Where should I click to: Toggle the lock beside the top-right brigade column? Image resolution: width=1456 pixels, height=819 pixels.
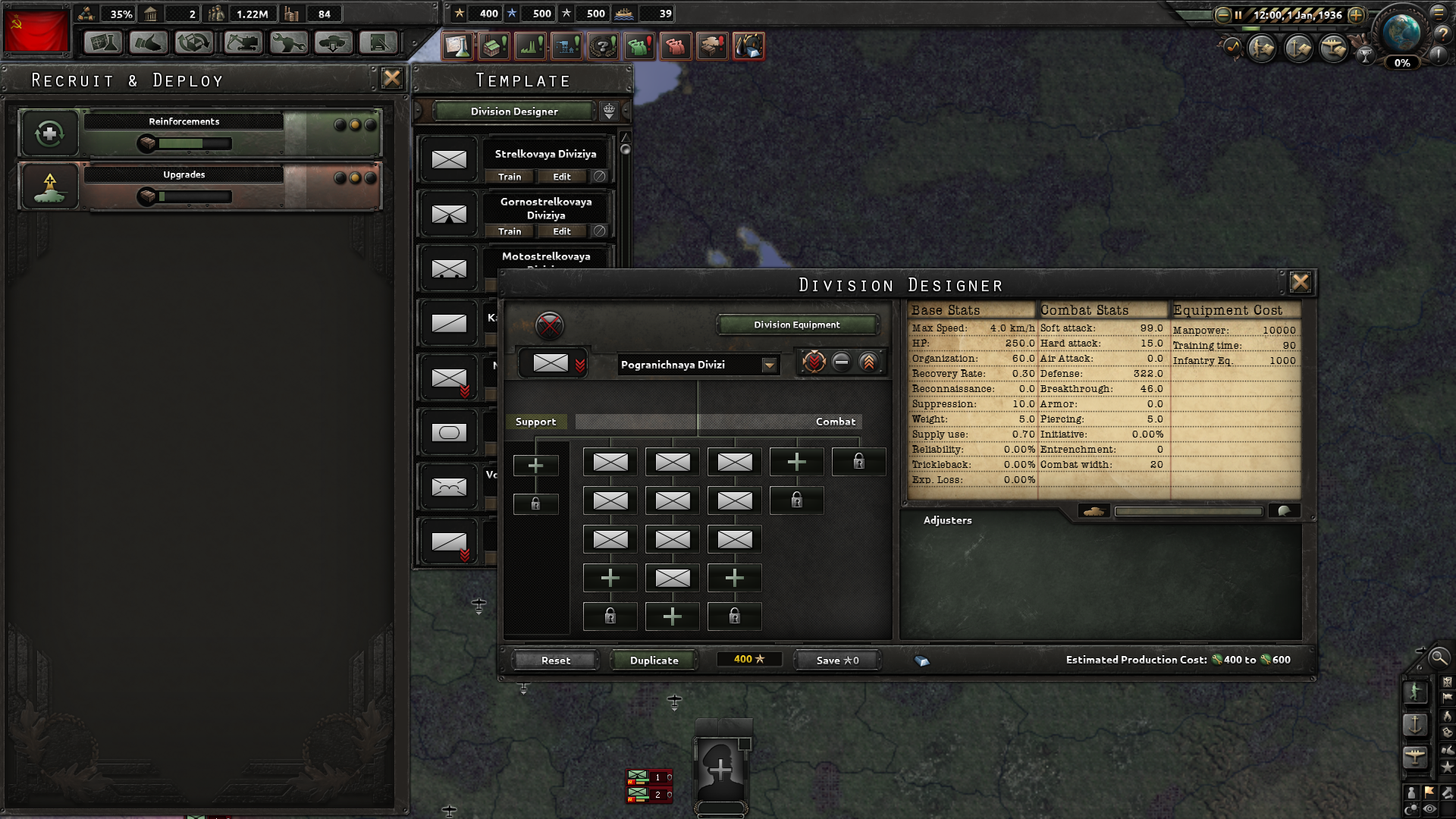(859, 462)
